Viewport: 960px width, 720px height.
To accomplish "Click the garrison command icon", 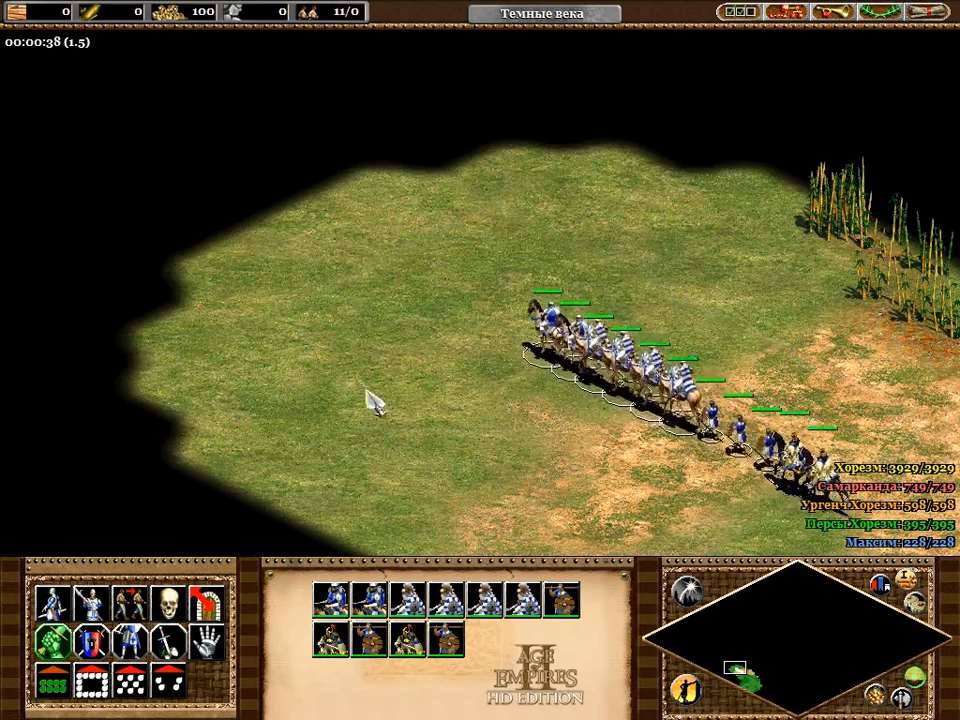I will point(205,604).
